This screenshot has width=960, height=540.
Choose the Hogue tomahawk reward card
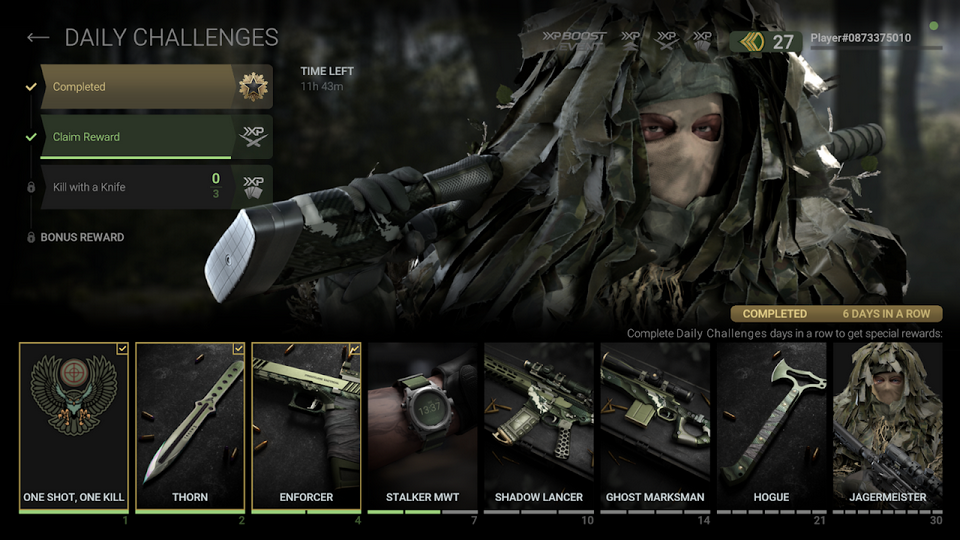pos(771,426)
